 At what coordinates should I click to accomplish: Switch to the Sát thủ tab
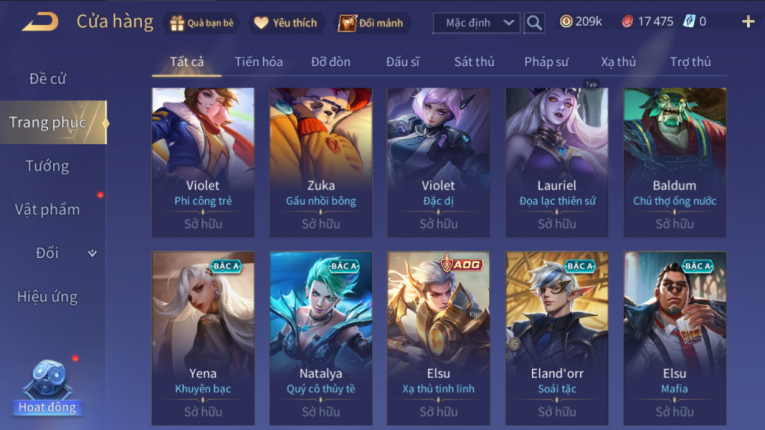tap(474, 62)
